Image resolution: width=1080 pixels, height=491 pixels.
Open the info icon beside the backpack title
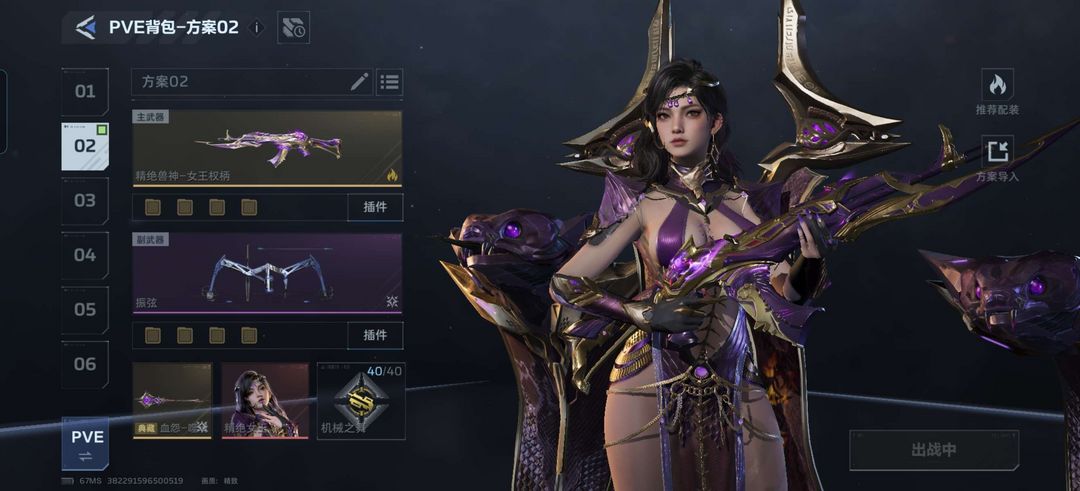[256, 28]
